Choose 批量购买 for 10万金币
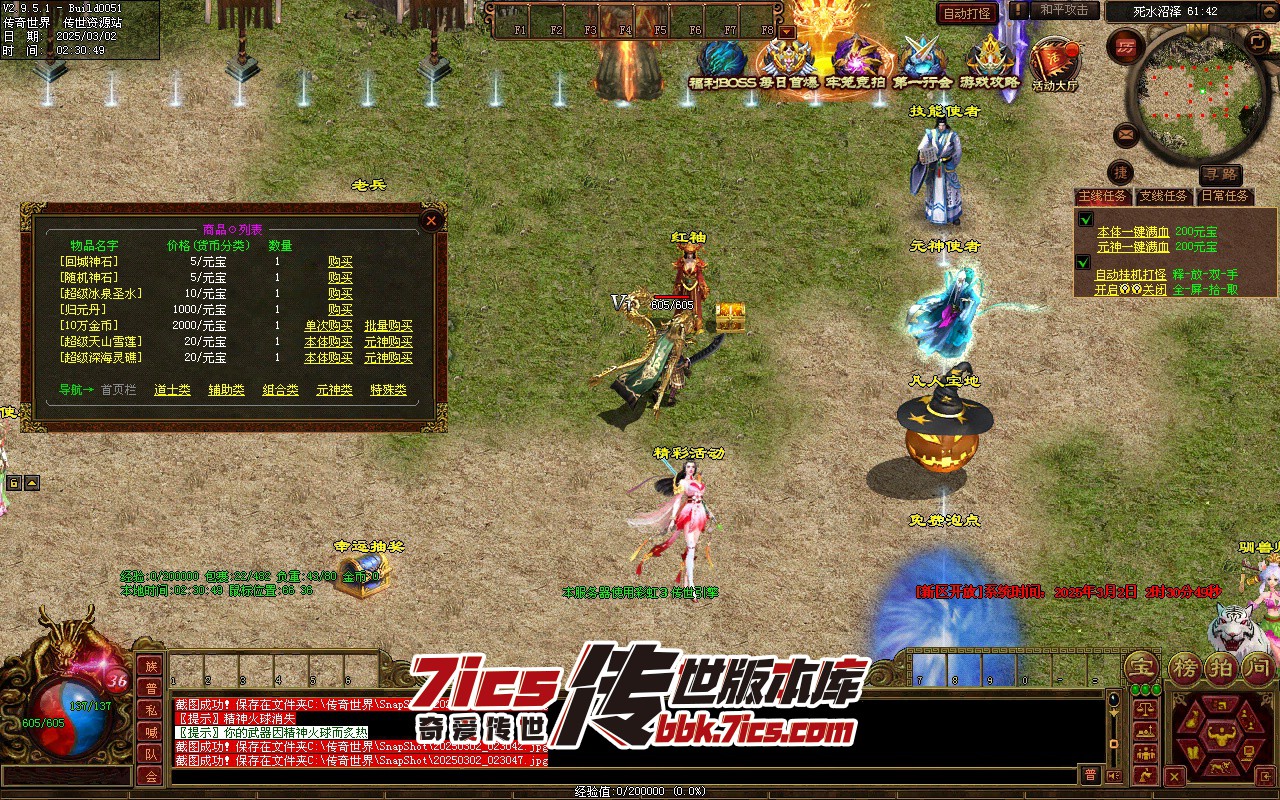The image size is (1280, 800). (x=388, y=326)
